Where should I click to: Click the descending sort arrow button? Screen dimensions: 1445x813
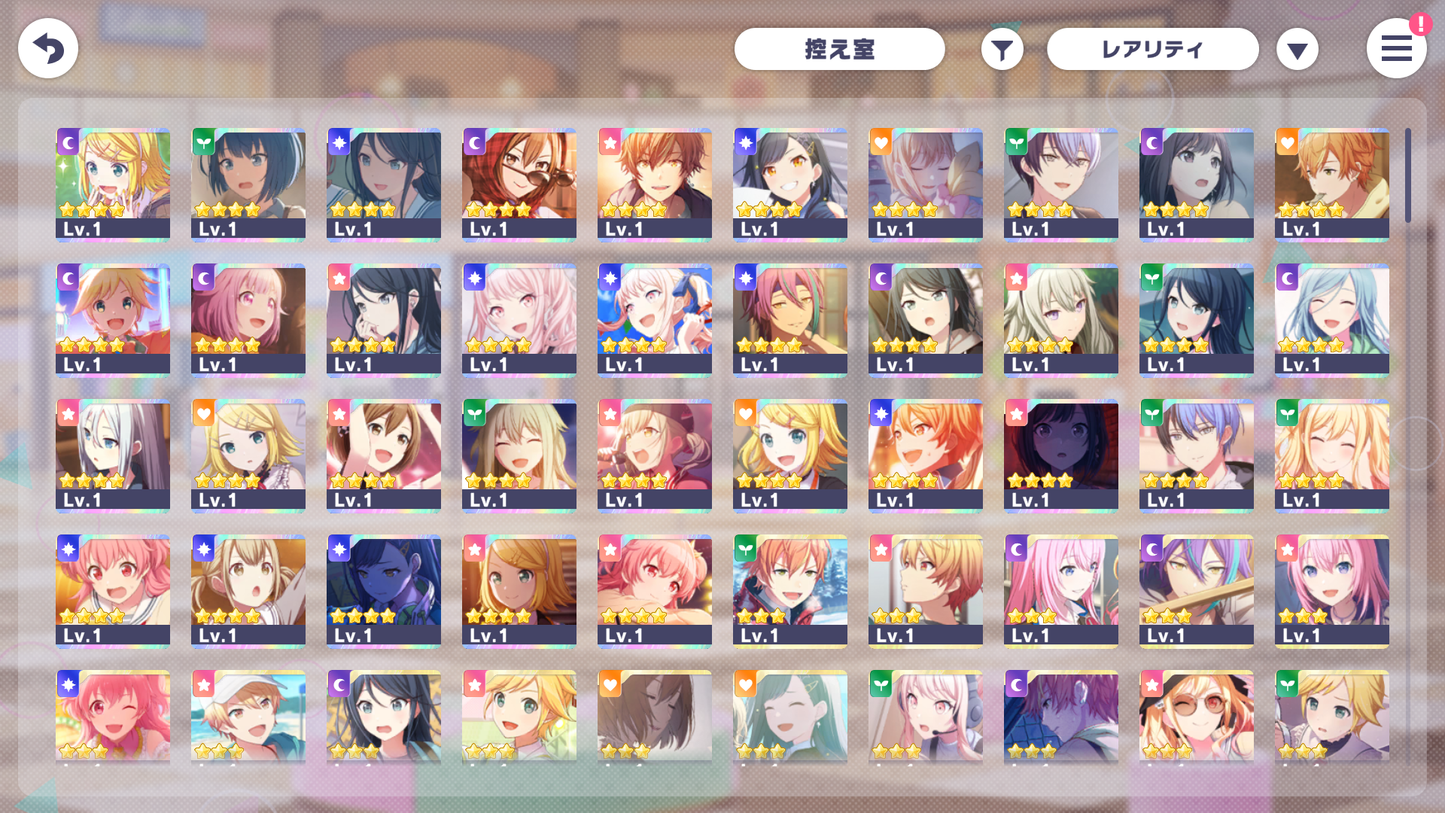coord(1297,48)
